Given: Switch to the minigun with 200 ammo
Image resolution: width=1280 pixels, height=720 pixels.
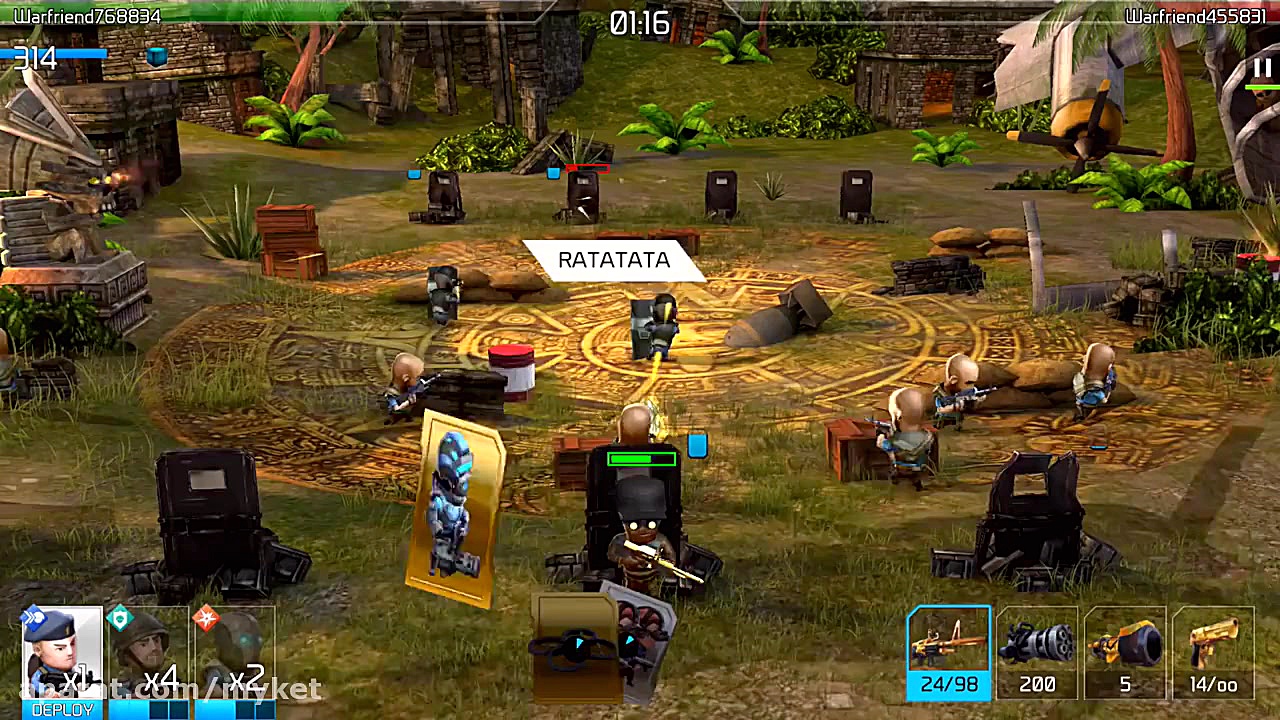Looking at the screenshot, I should pyautogui.click(x=1037, y=650).
